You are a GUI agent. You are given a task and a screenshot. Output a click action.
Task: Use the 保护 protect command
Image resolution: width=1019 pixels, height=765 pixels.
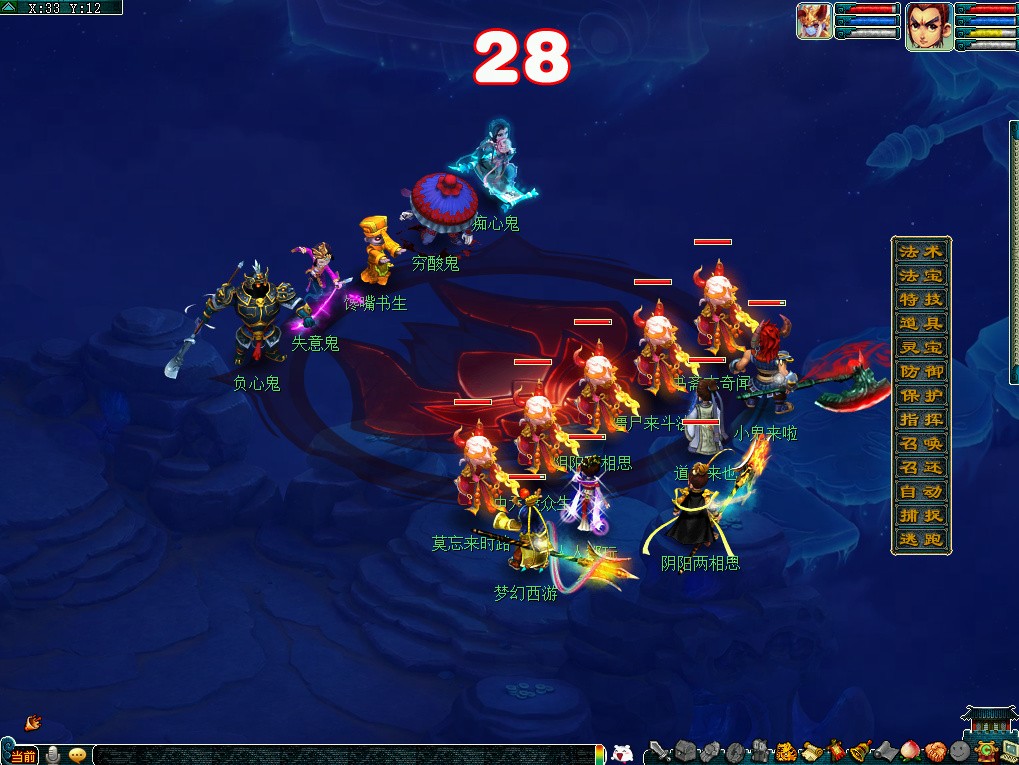pos(920,395)
